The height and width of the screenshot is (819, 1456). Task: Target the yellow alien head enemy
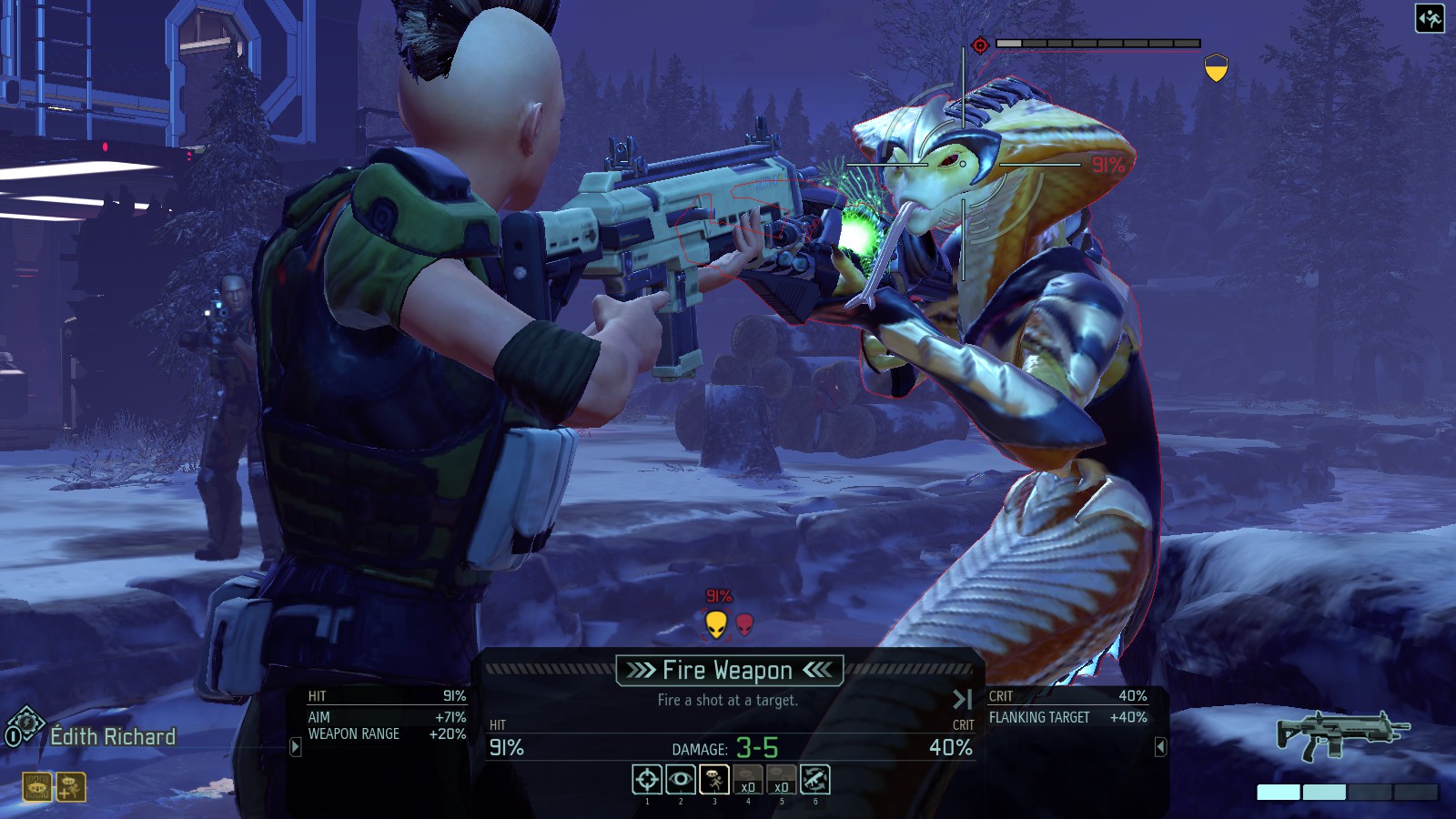tap(716, 624)
